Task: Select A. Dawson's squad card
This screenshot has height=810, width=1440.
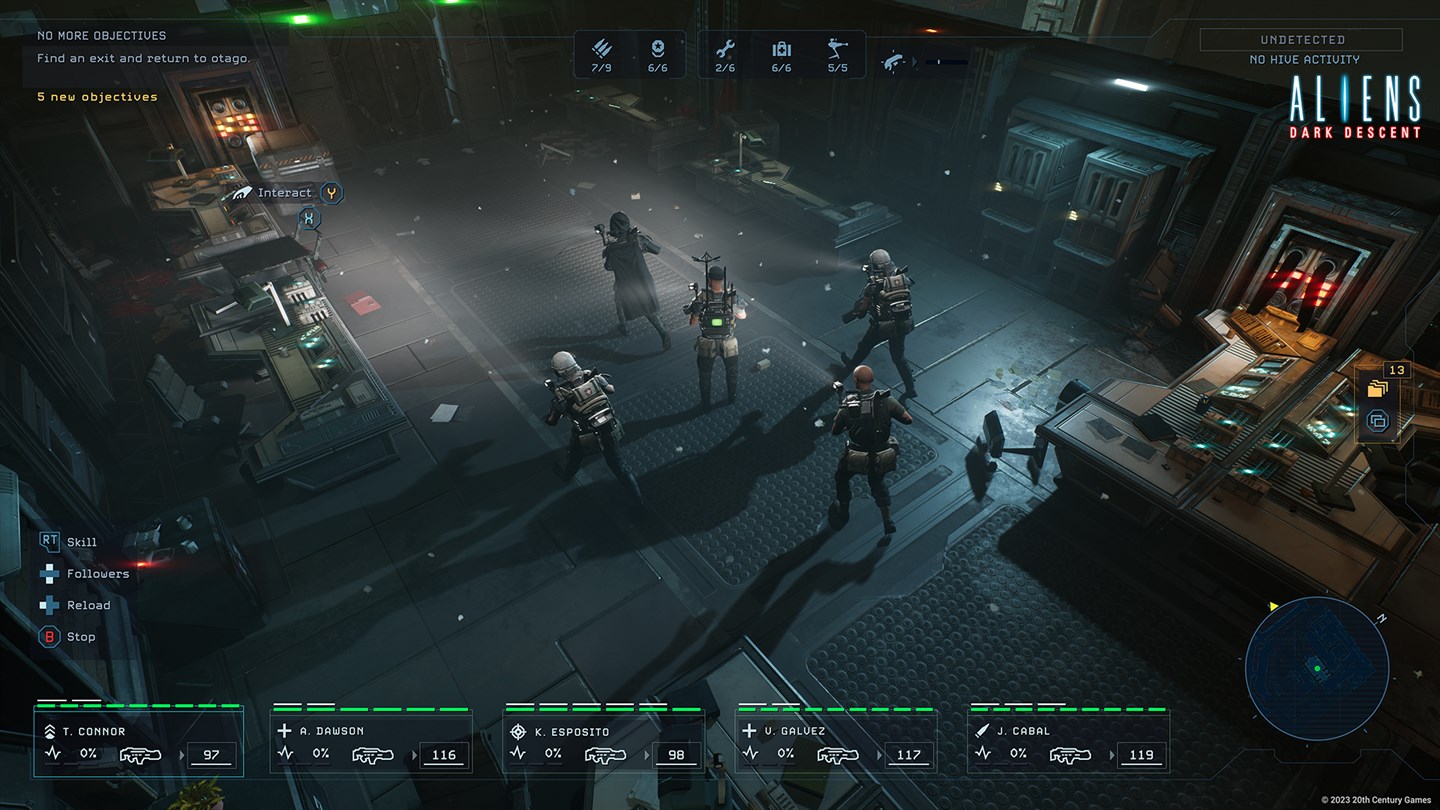Action: click(x=371, y=742)
